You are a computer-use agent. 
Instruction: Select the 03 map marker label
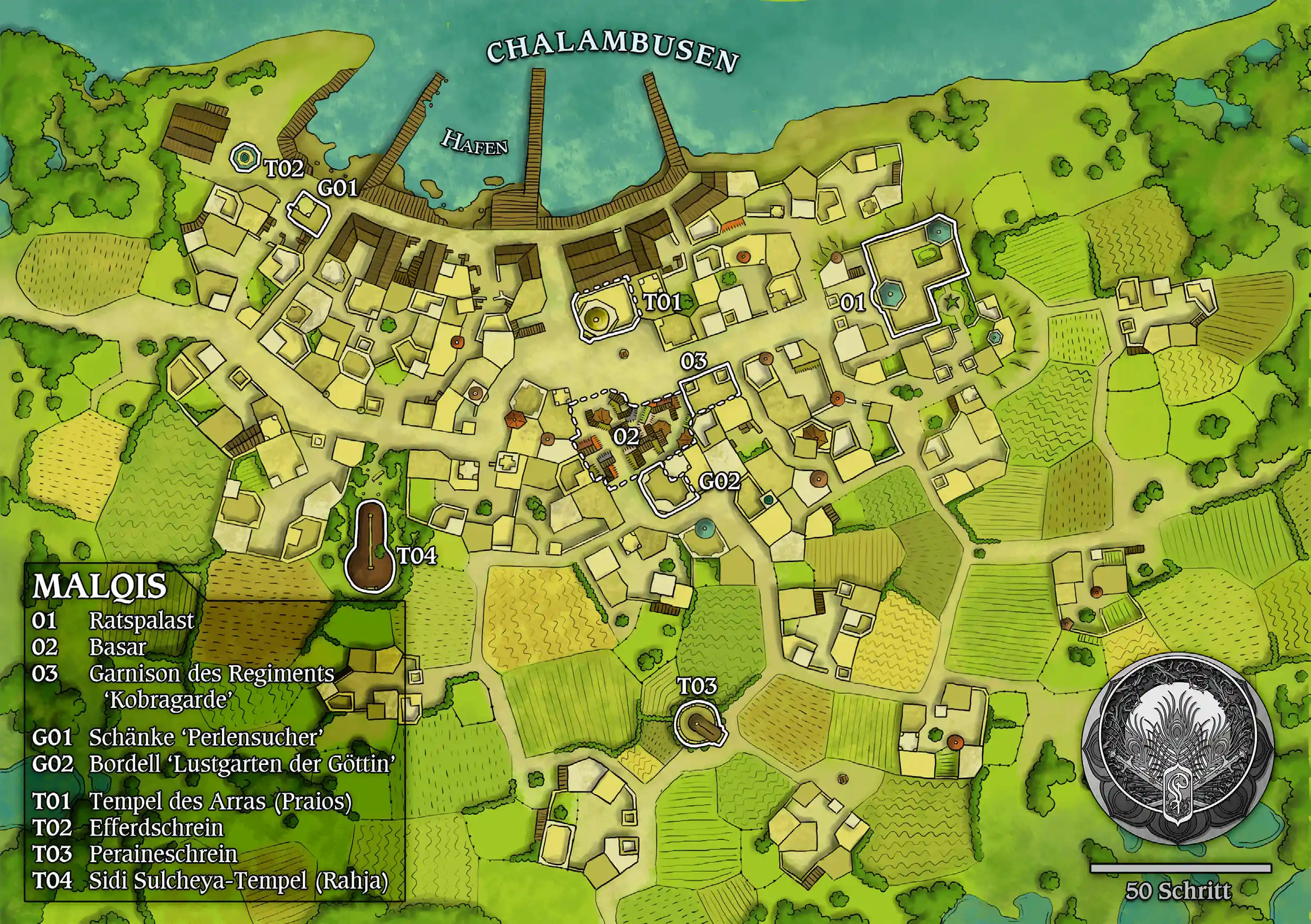694,361
